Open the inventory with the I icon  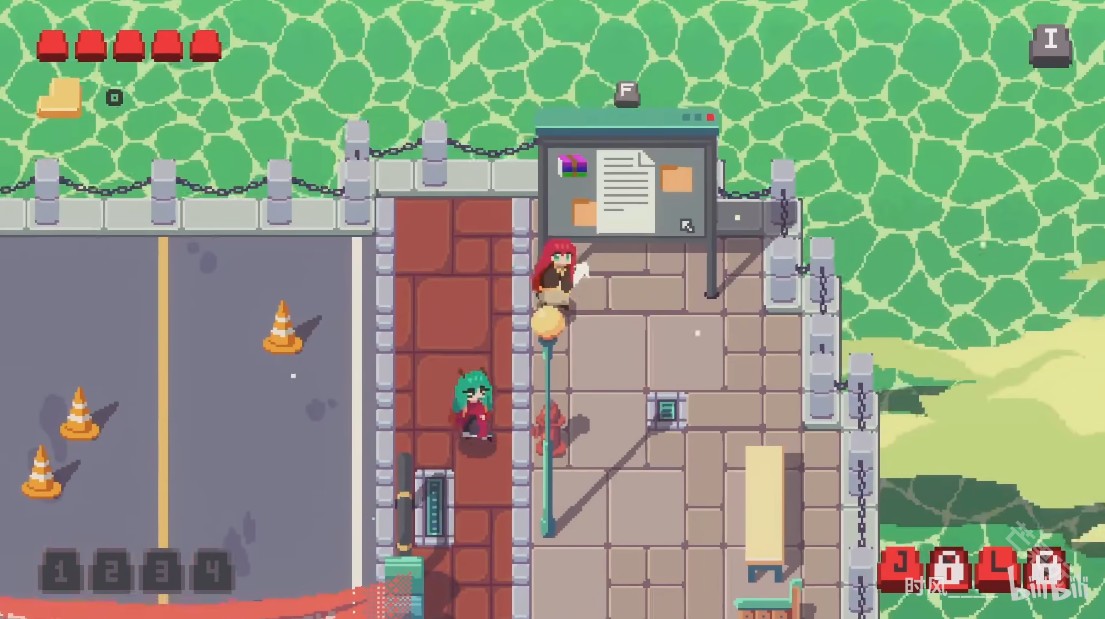coord(1050,44)
